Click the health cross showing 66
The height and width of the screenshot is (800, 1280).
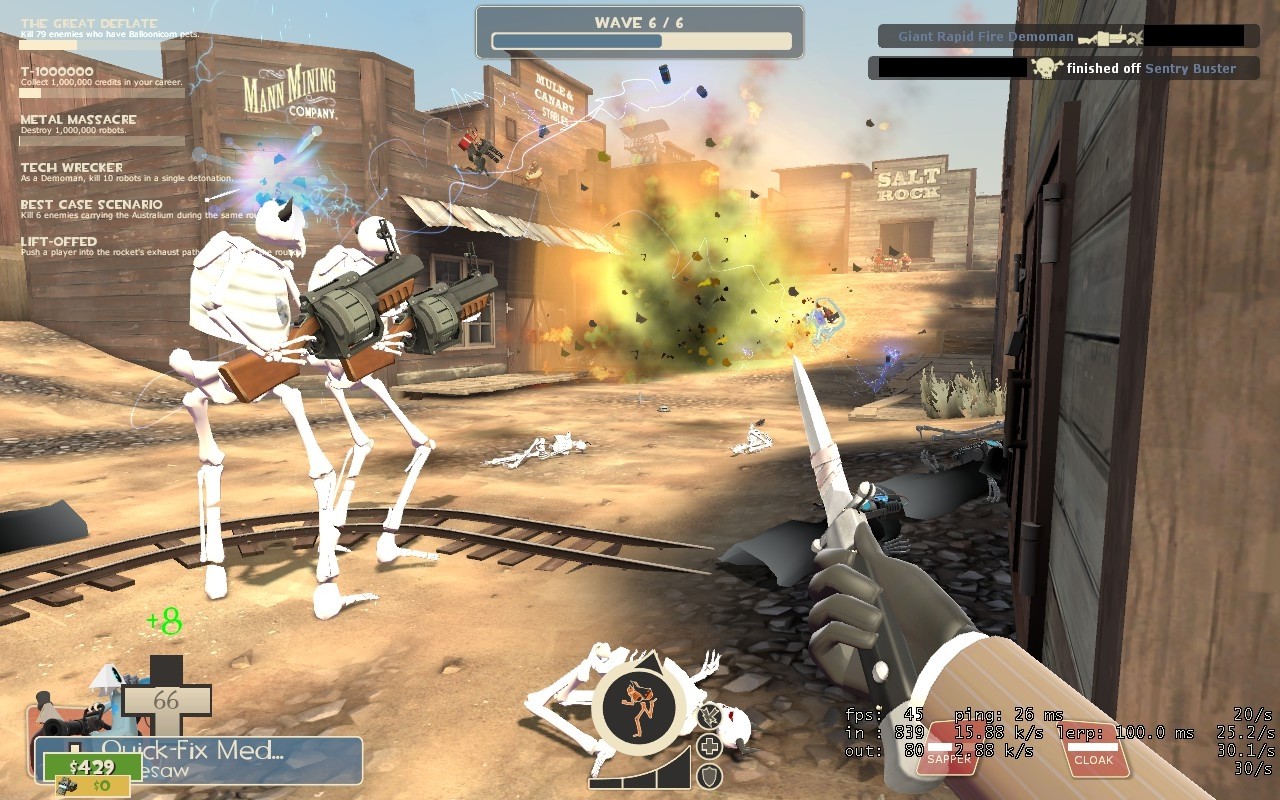coord(164,699)
